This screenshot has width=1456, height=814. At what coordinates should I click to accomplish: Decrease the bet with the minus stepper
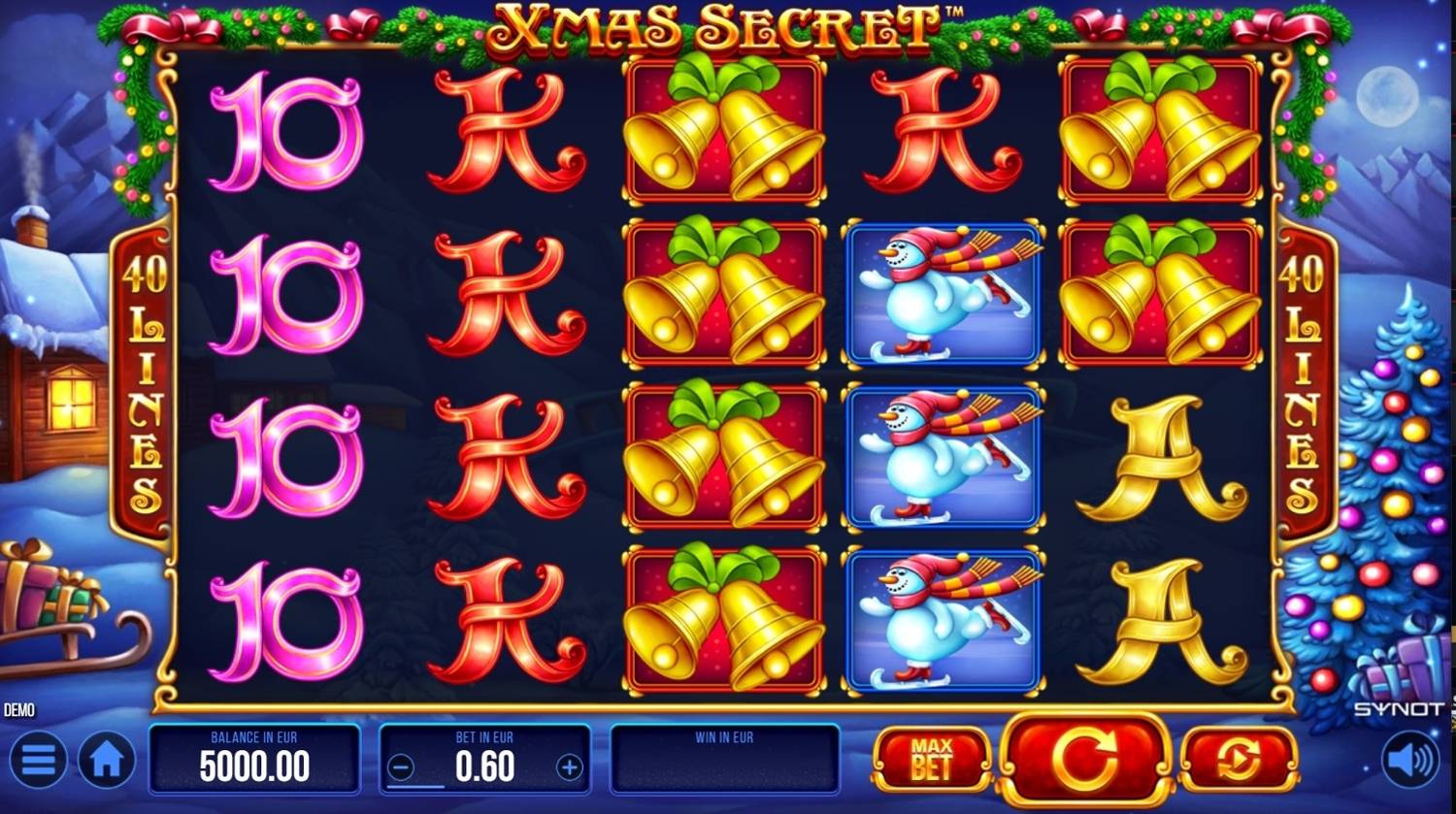401,765
